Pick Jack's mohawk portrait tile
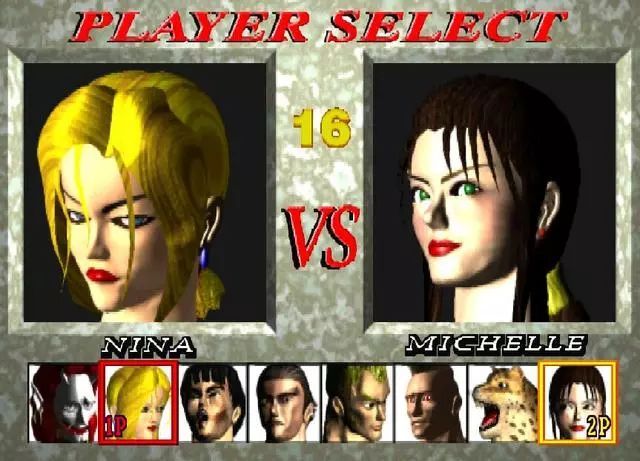This screenshot has width=640, height=461. pyautogui.click(x=430, y=402)
